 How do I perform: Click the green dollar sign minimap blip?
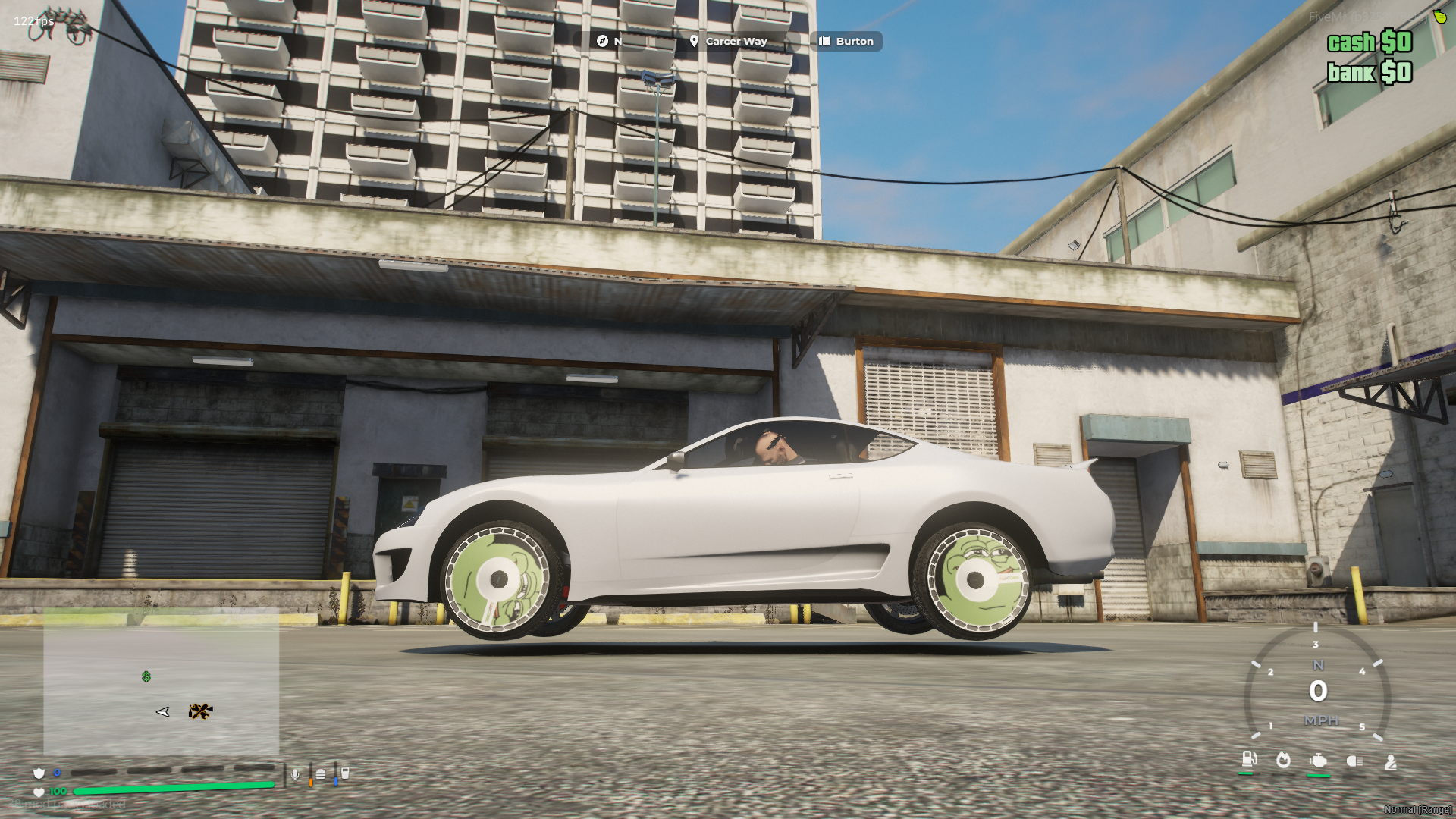click(x=146, y=676)
